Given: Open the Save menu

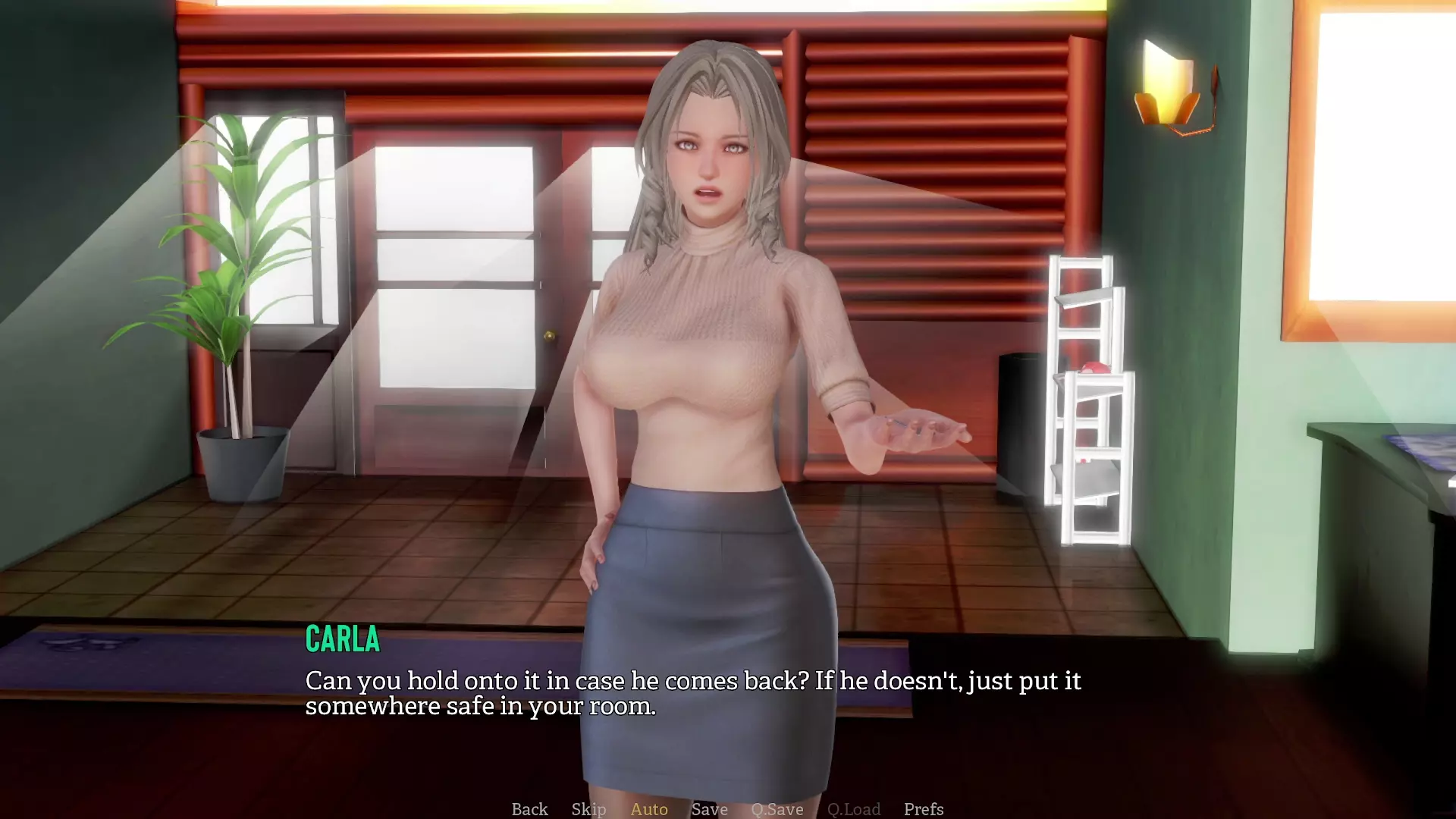Looking at the screenshot, I should (709, 809).
